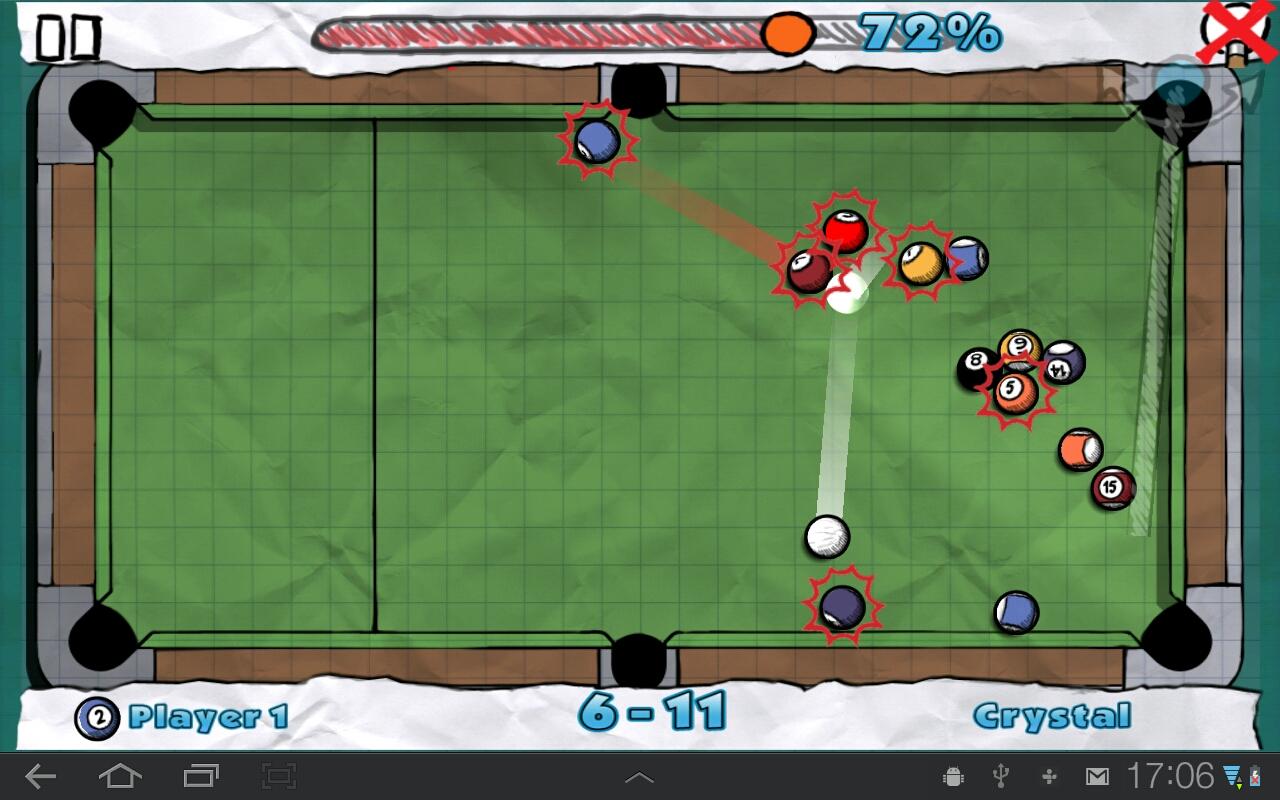Expand the navigation bar up chevron
Viewport: 1280px width, 800px height.
click(x=640, y=775)
